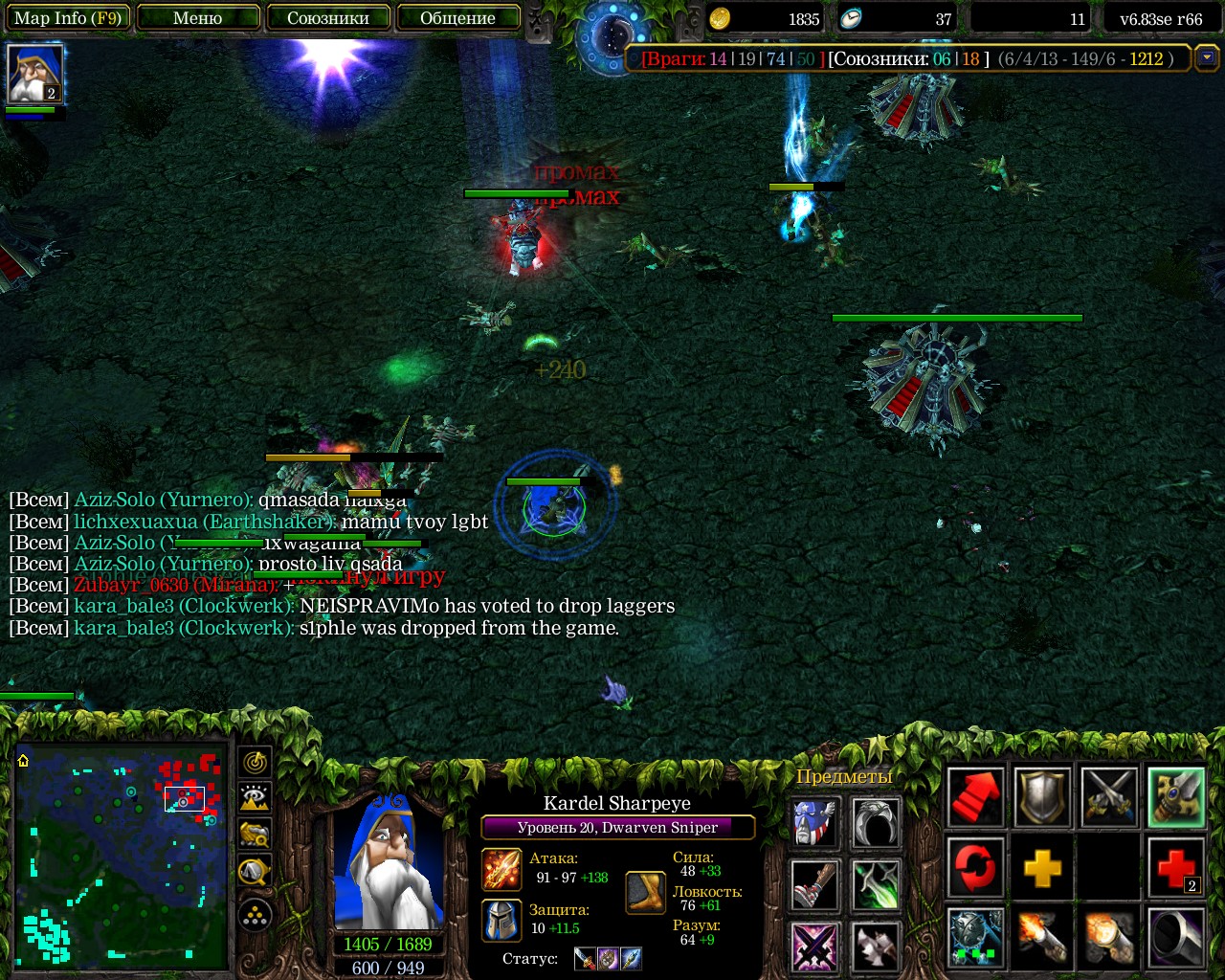Viewport: 1225px width, 980px height.
Task: Activate the crossed swords Attack command
Action: (x=1109, y=796)
